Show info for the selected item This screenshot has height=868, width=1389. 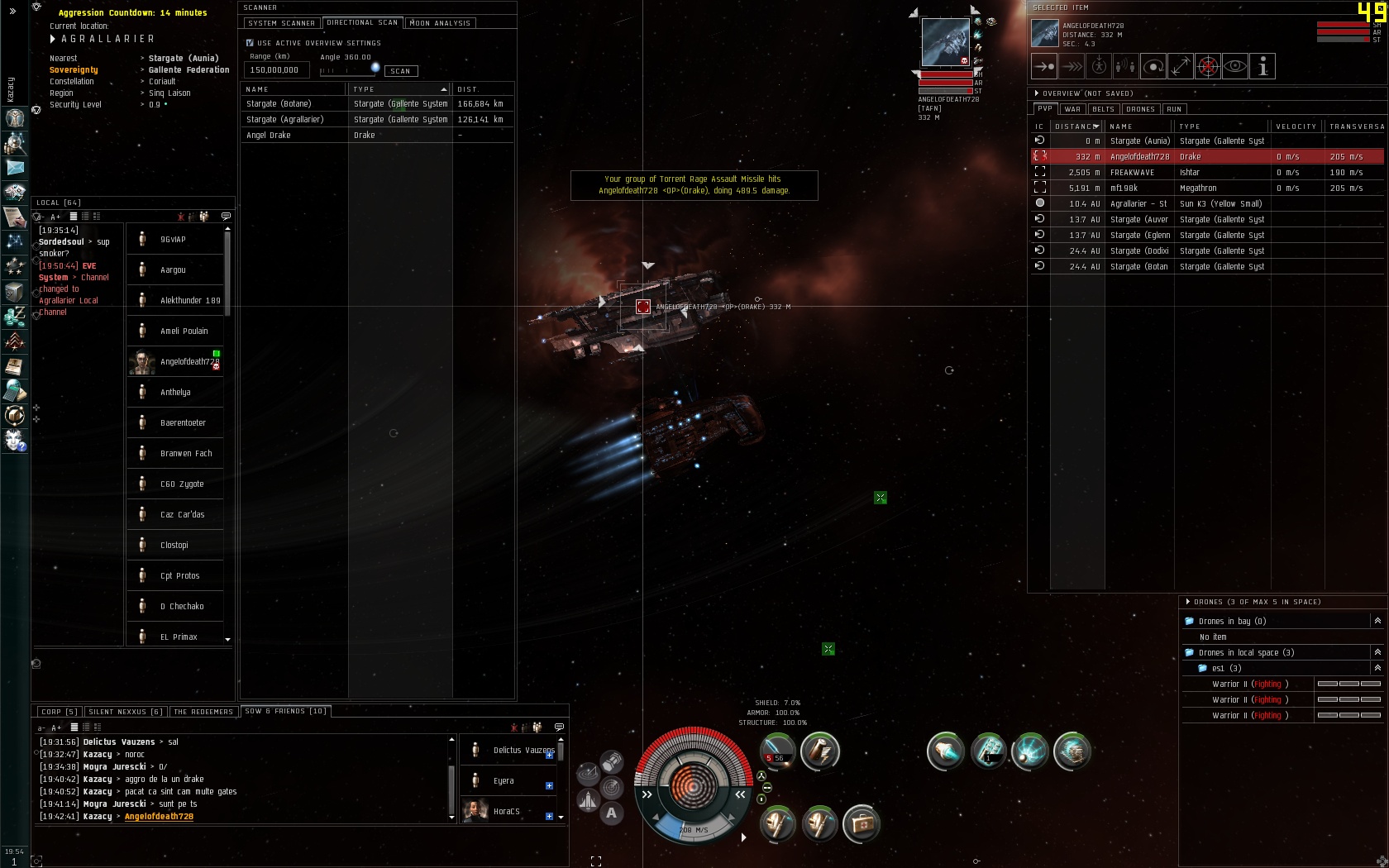click(1263, 66)
